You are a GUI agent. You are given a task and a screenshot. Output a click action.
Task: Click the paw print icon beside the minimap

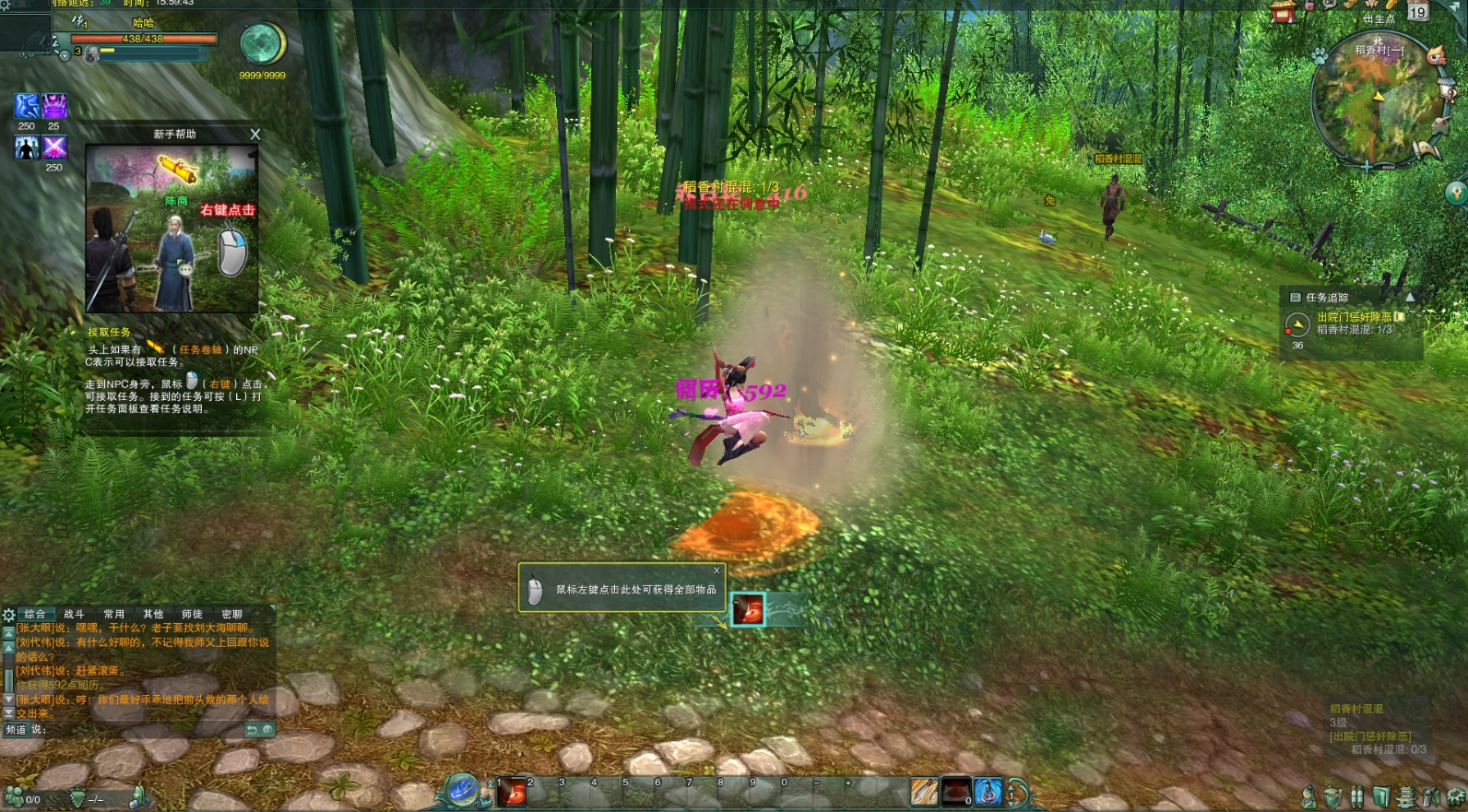(1320, 56)
